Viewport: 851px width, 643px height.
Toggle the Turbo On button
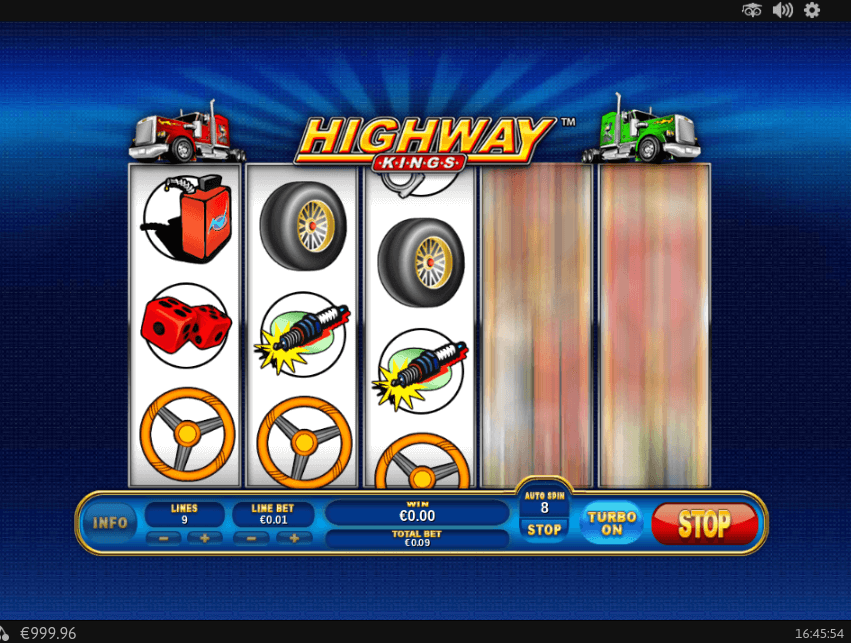[612, 523]
